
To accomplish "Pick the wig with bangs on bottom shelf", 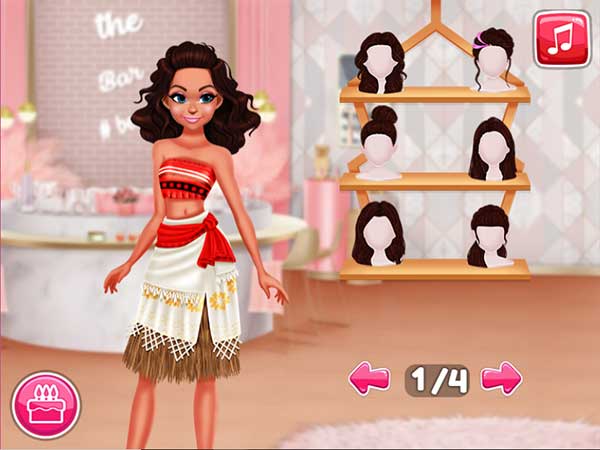I will coord(491,235).
